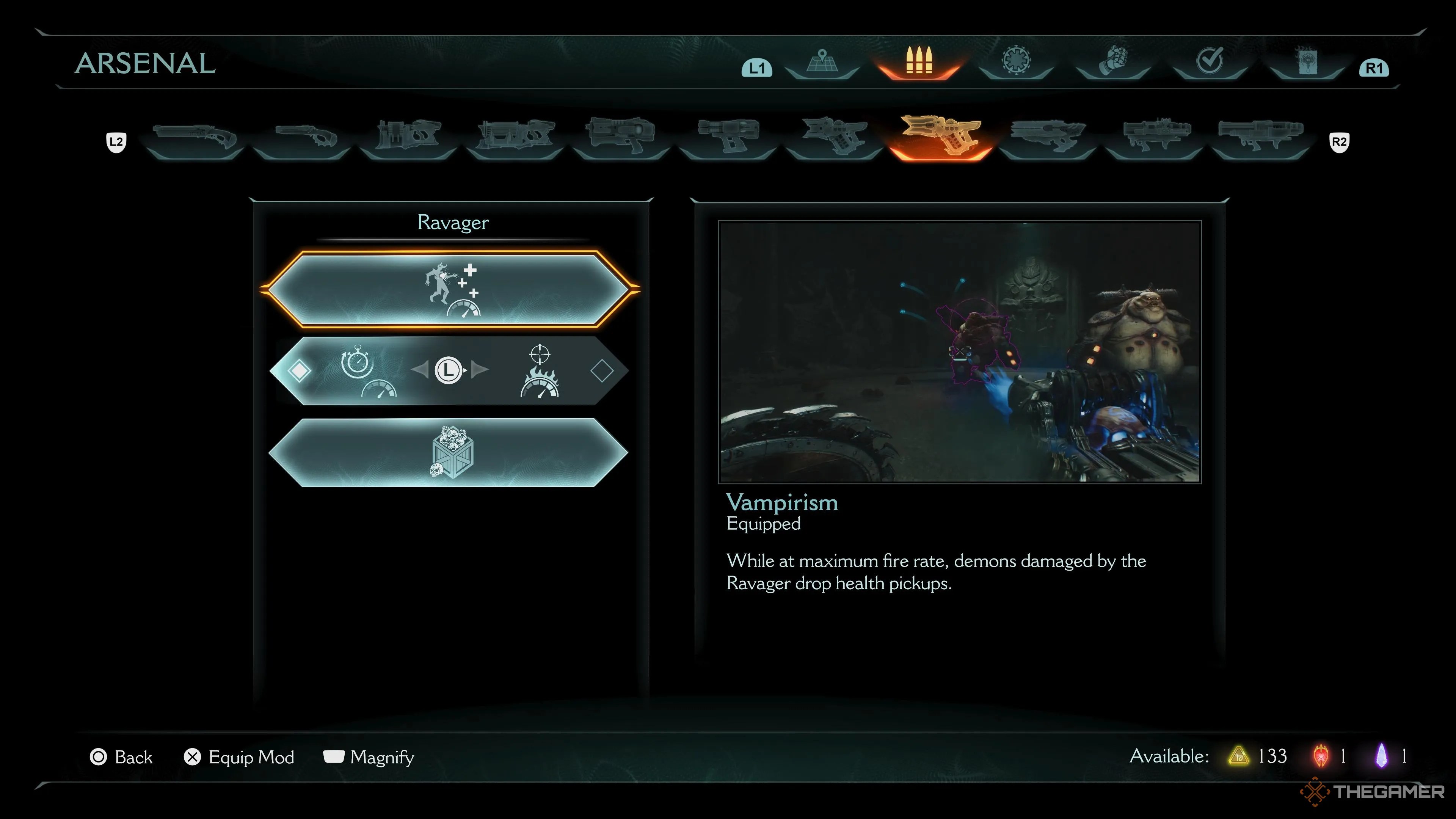Open the map tab with the pin icon
The height and width of the screenshot is (819, 1456).
click(x=822, y=62)
